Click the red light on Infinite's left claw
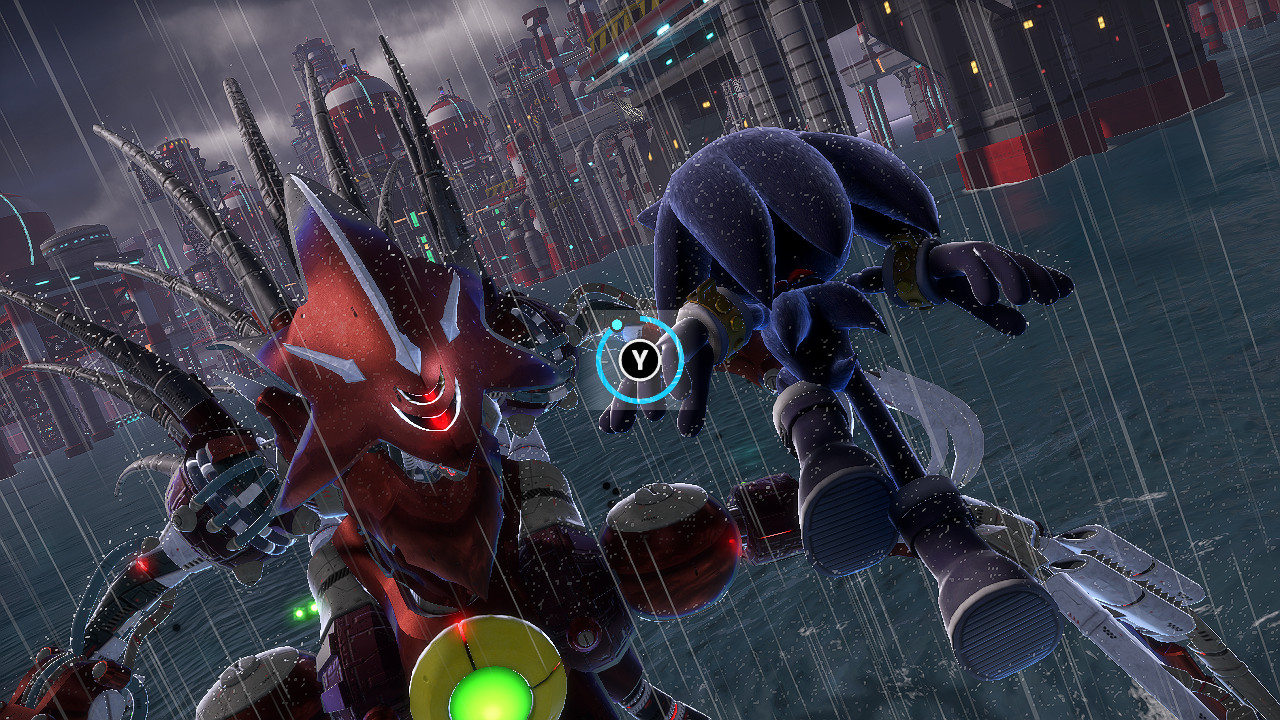The image size is (1280, 720). 143,563
